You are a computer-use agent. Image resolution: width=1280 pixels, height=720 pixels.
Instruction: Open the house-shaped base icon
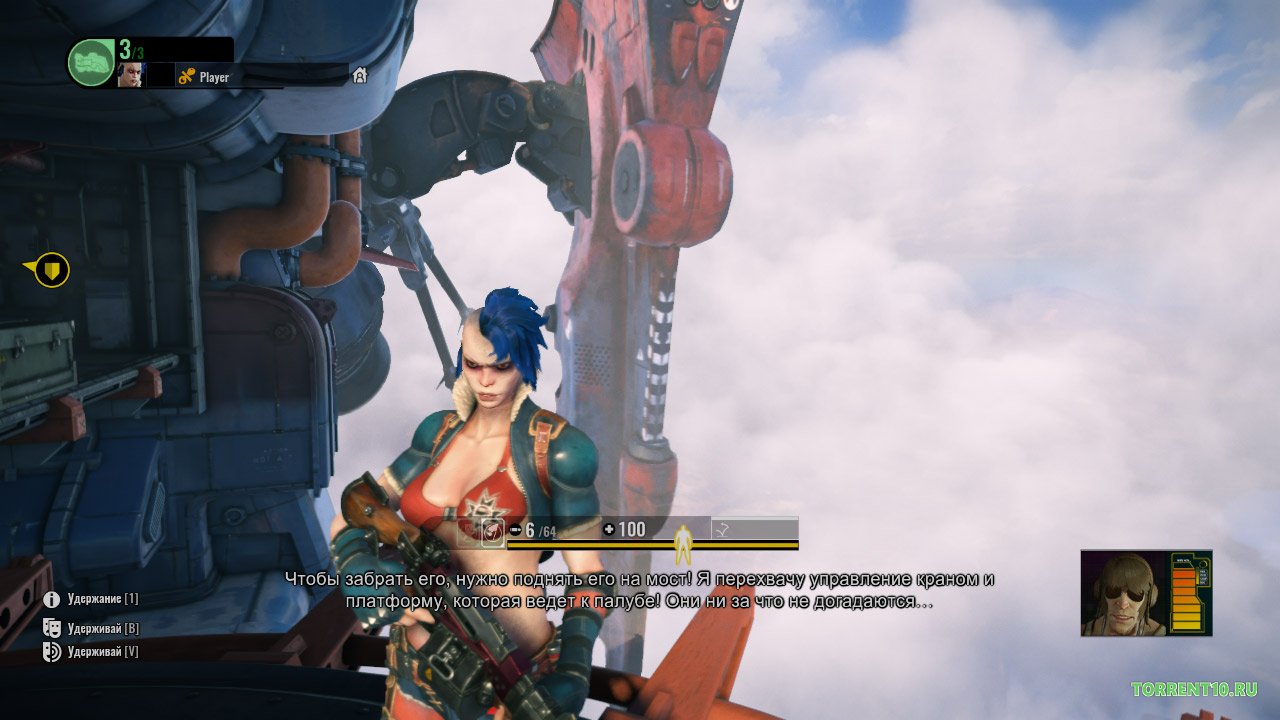coord(359,76)
